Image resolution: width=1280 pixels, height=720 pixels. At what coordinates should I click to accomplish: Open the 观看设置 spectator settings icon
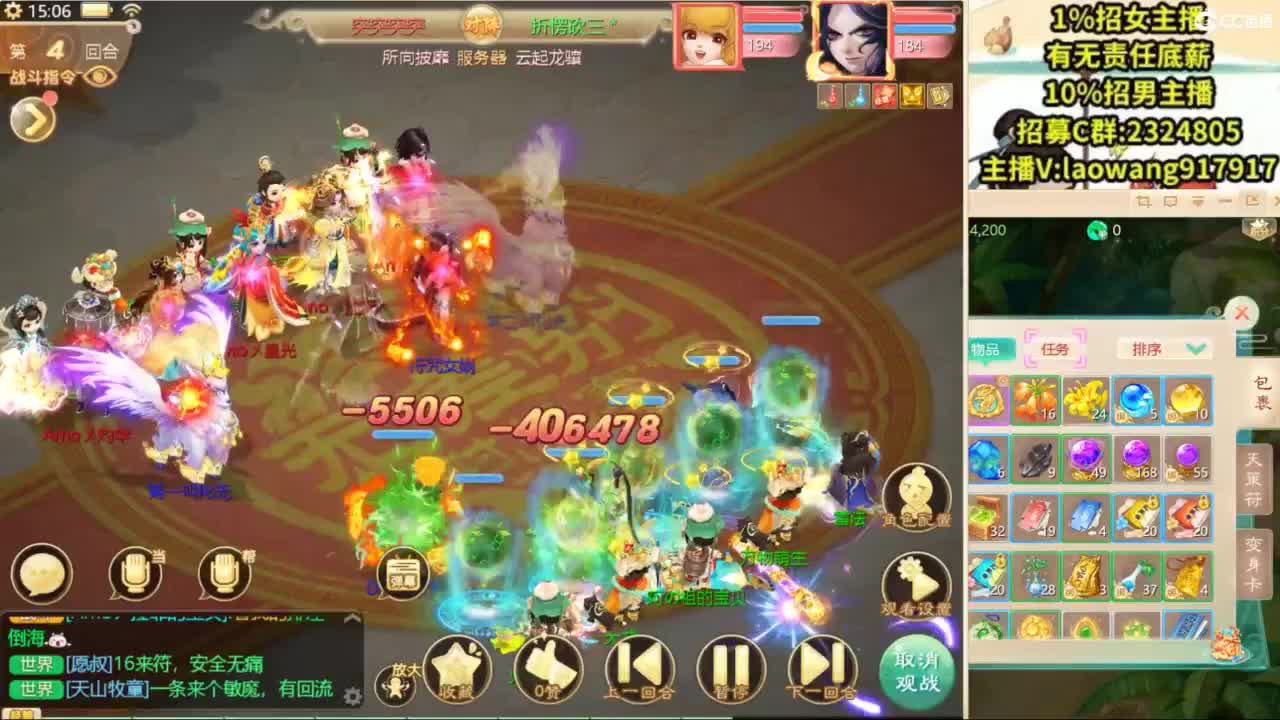point(915,590)
